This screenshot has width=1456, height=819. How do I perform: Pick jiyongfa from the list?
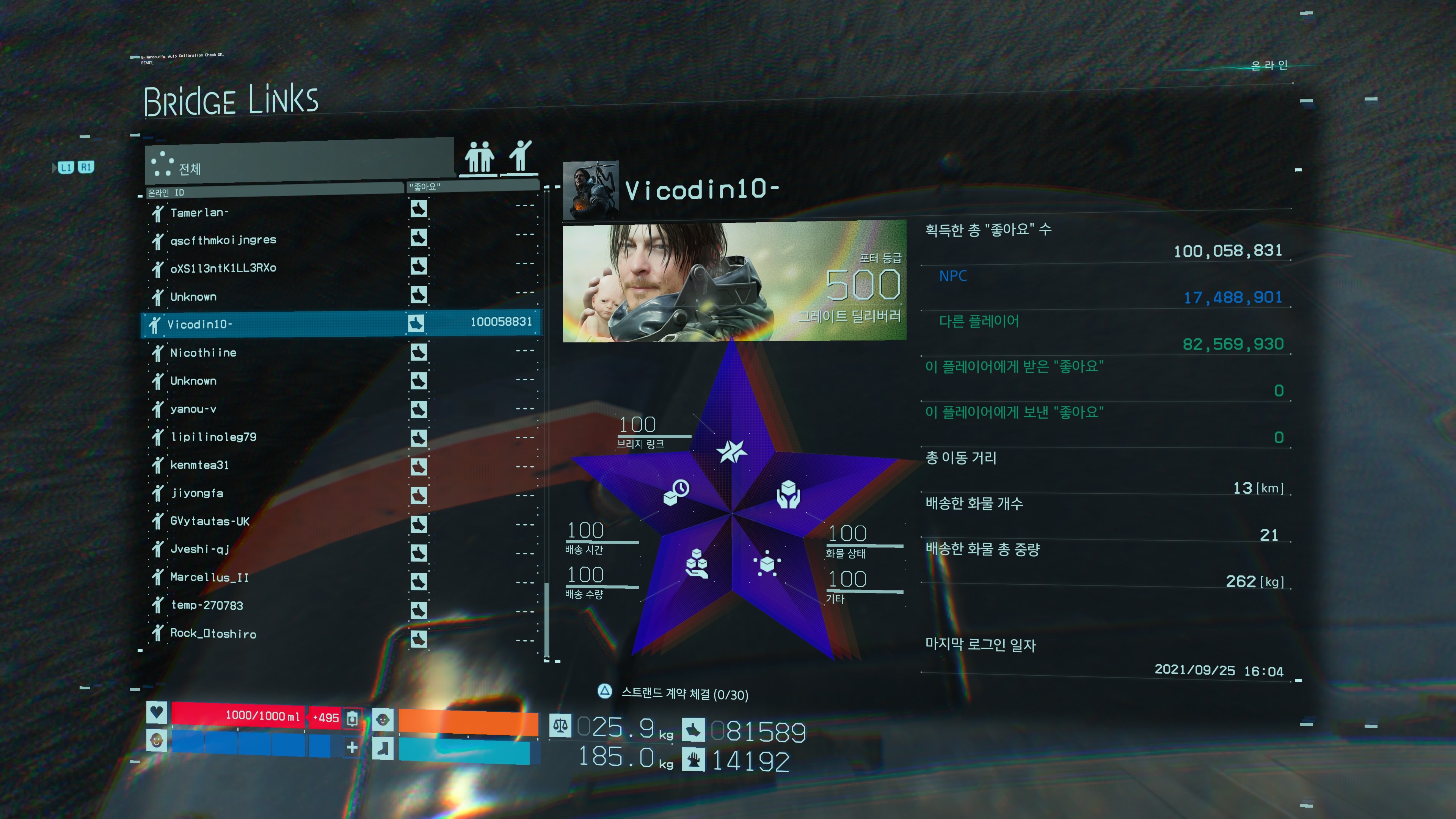197,493
